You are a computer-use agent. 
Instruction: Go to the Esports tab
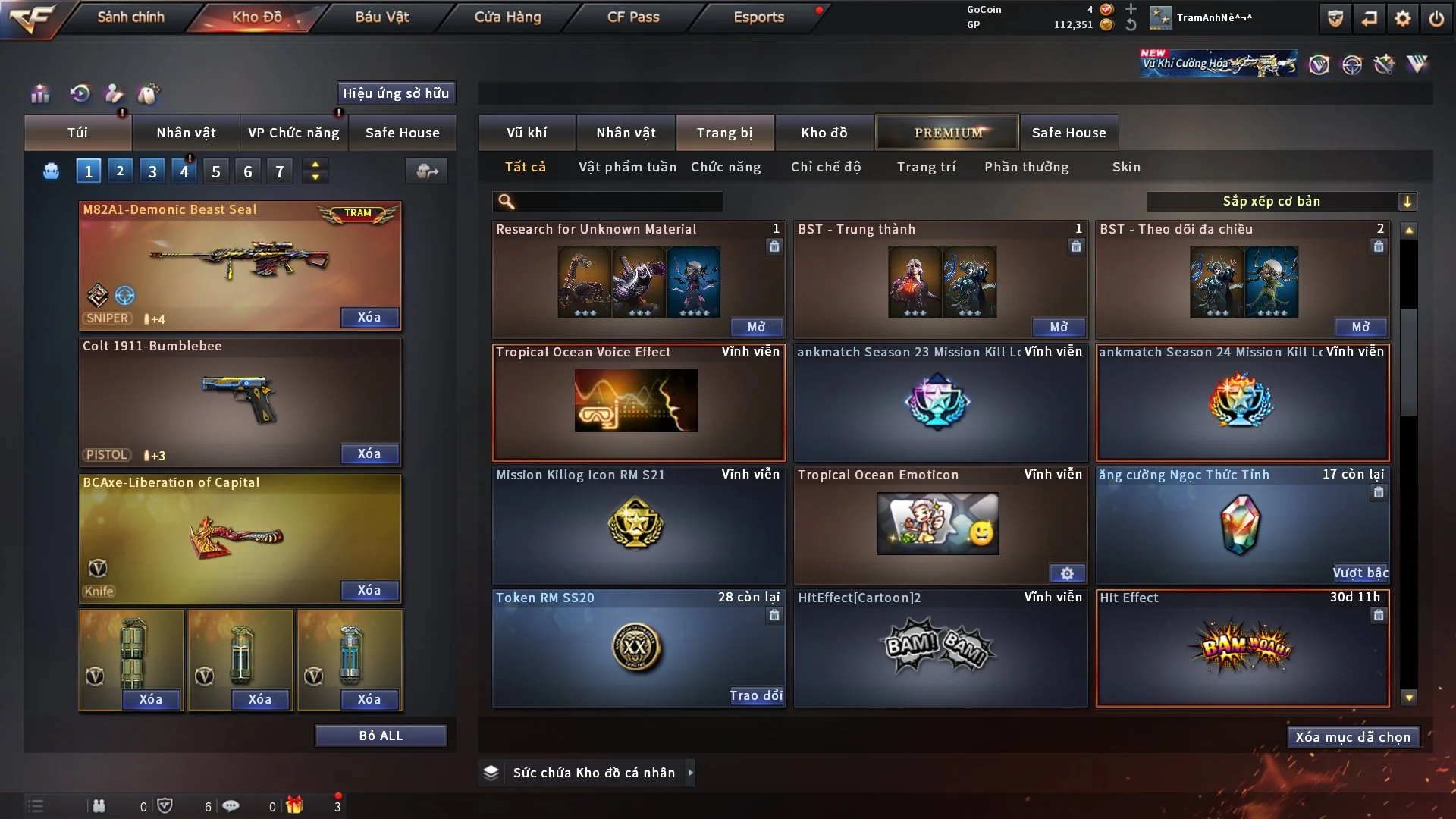(758, 17)
